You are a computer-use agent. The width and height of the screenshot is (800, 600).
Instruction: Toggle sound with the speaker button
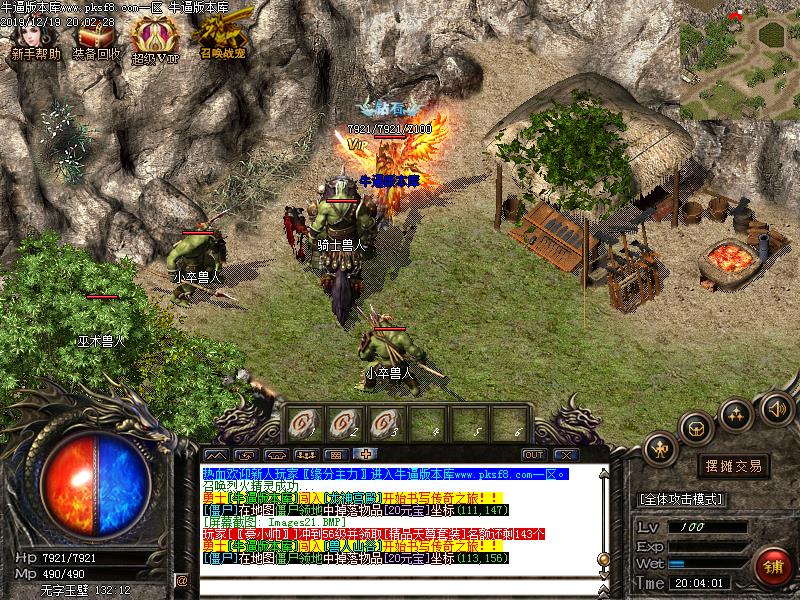776,407
